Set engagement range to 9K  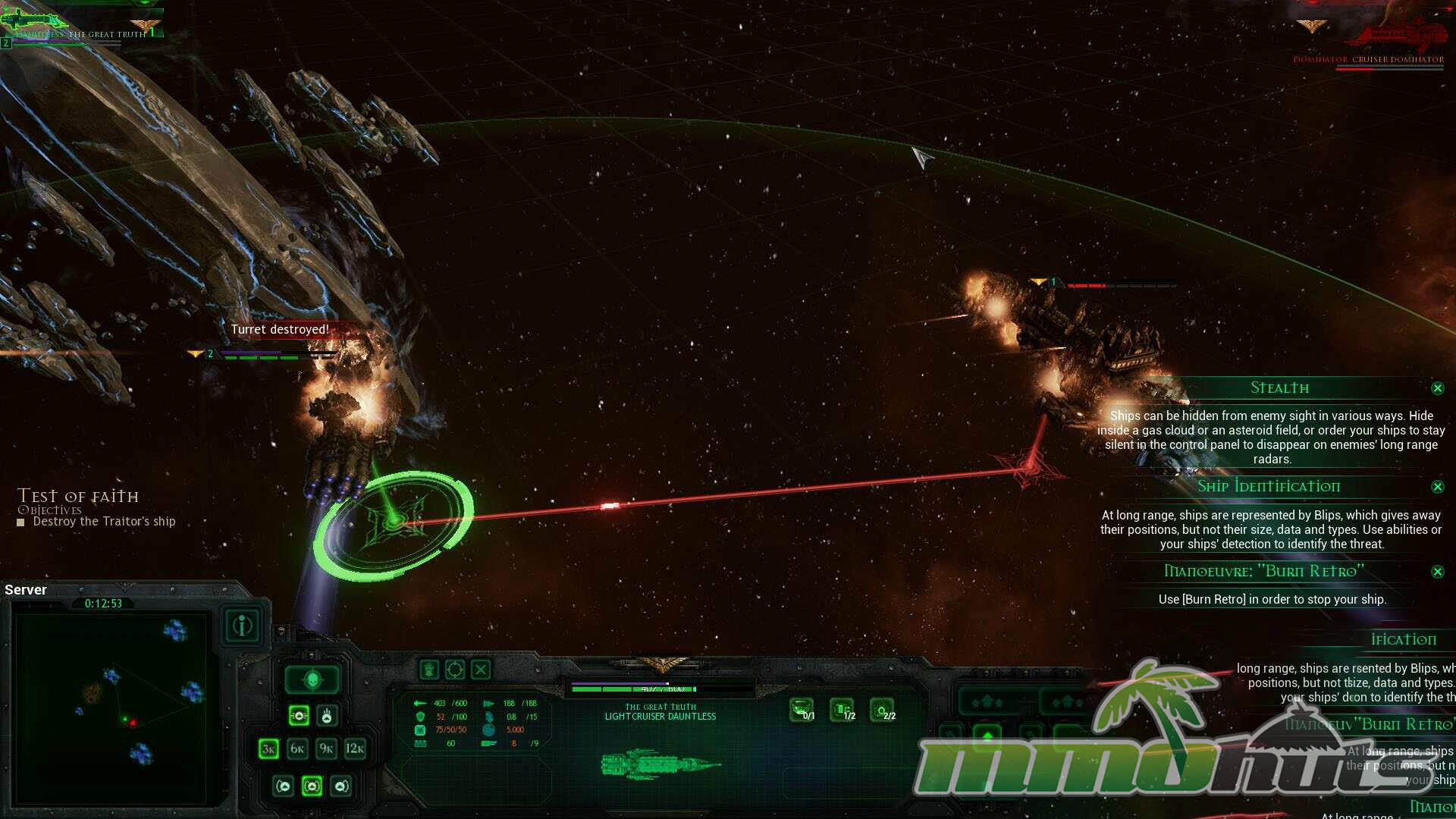tap(326, 749)
